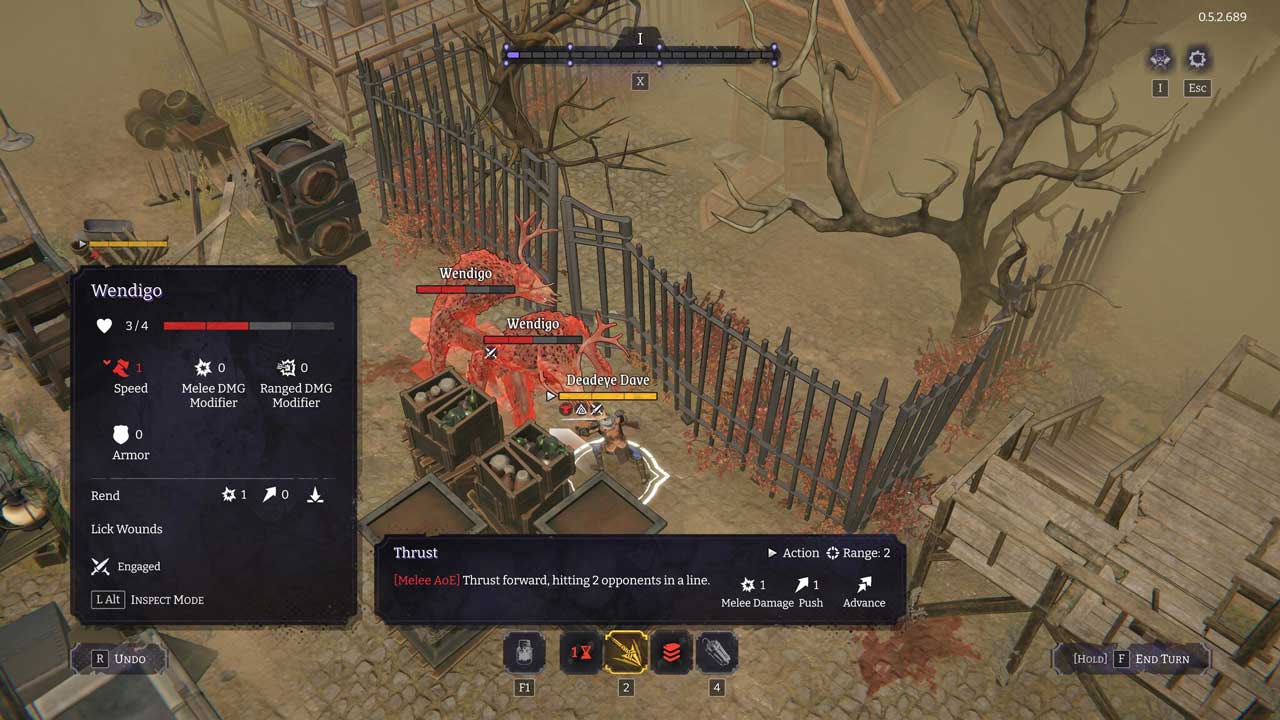Choose the red stacked layers ability
Image resolution: width=1280 pixels, height=720 pixels.
(x=671, y=653)
